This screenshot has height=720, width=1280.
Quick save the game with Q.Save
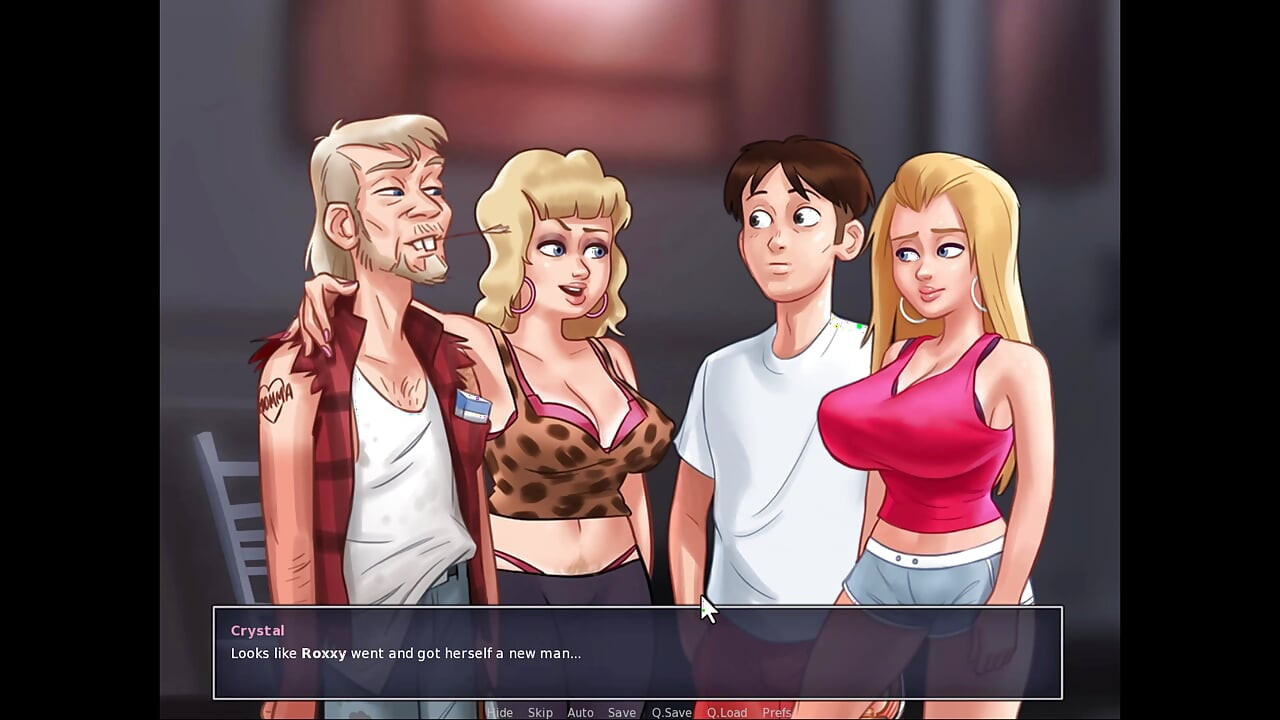(670, 712)
